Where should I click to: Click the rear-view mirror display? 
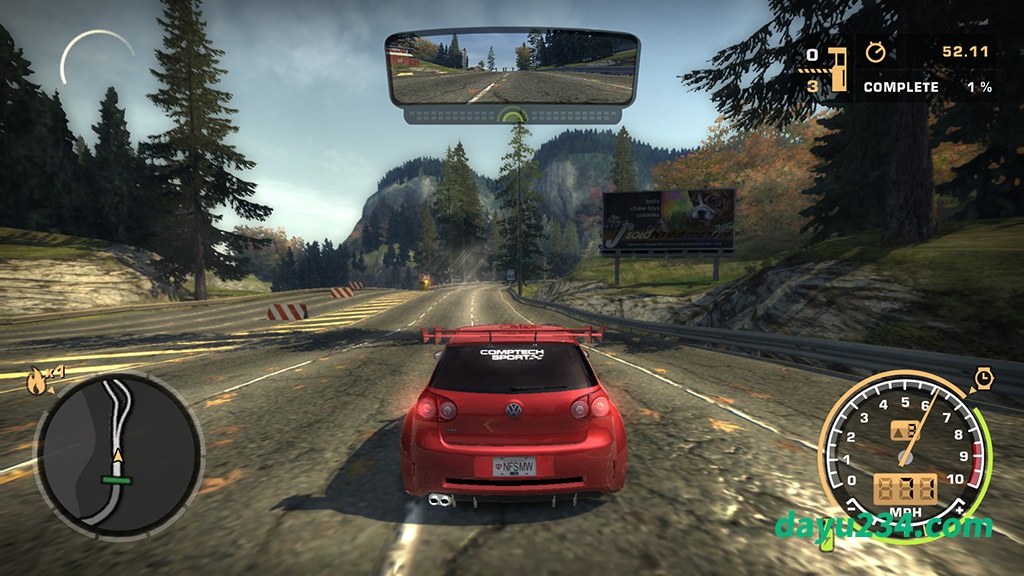coord(511,68)
